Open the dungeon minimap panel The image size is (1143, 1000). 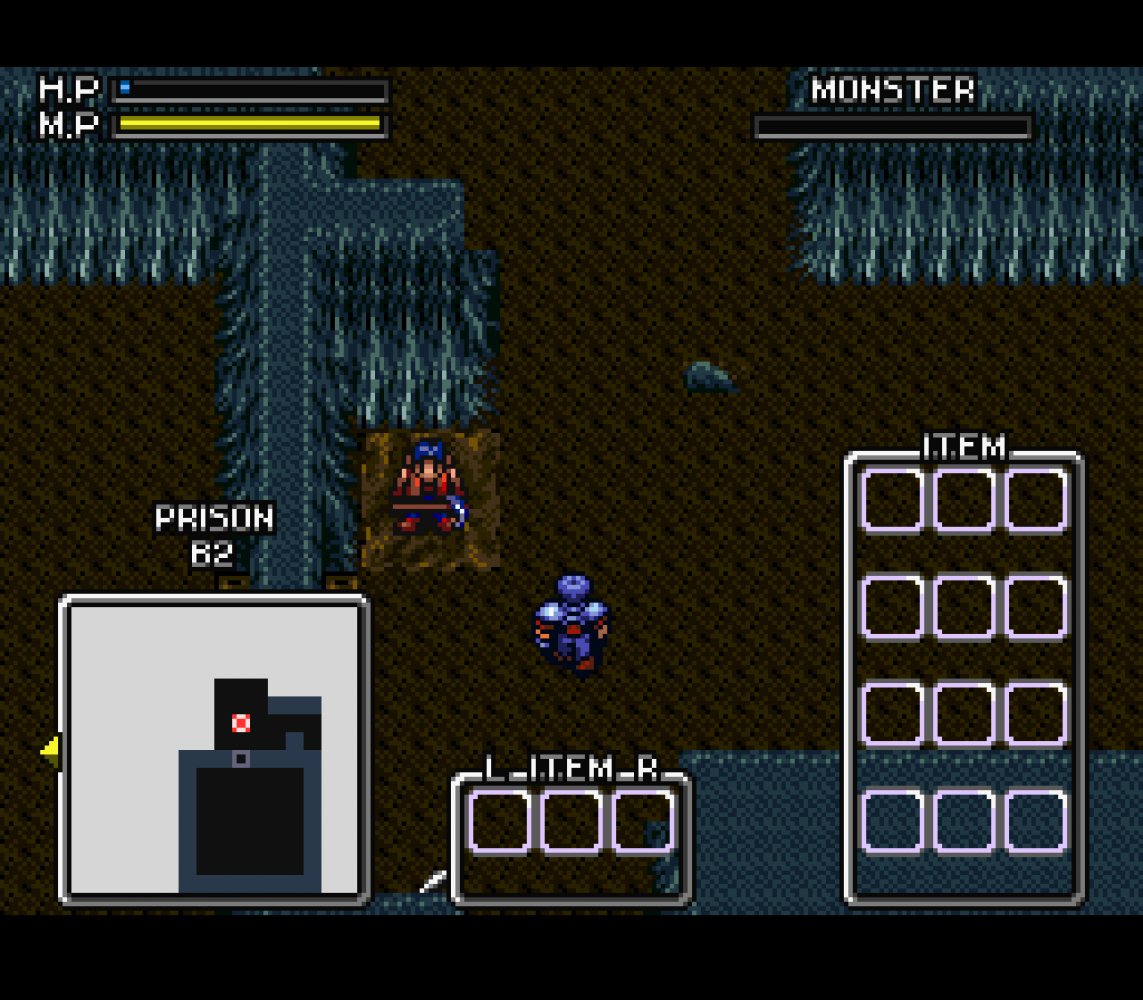tap(214, 748)
